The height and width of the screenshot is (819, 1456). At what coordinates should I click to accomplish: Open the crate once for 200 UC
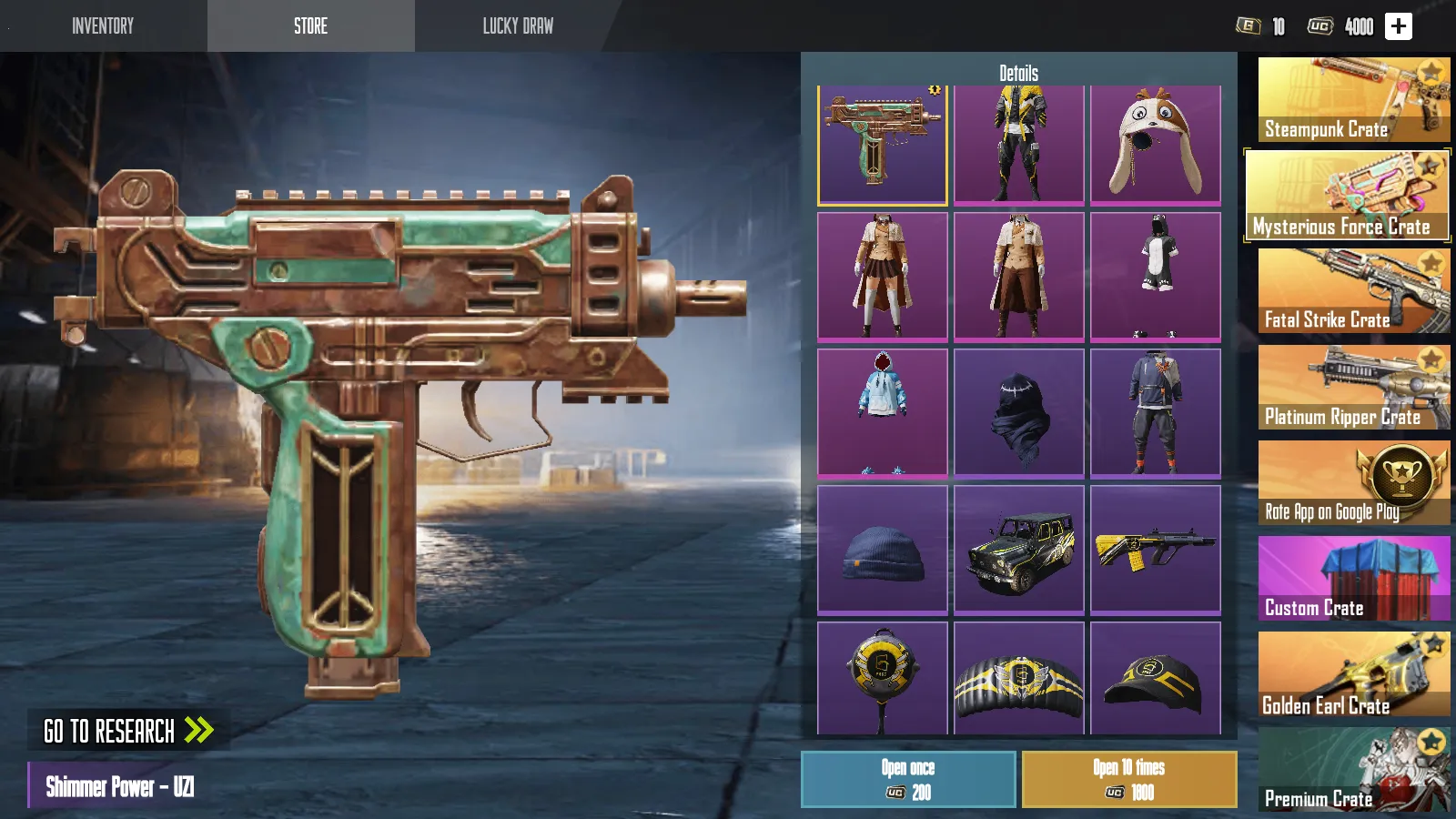pyautogui.click(x=908, y=780)
